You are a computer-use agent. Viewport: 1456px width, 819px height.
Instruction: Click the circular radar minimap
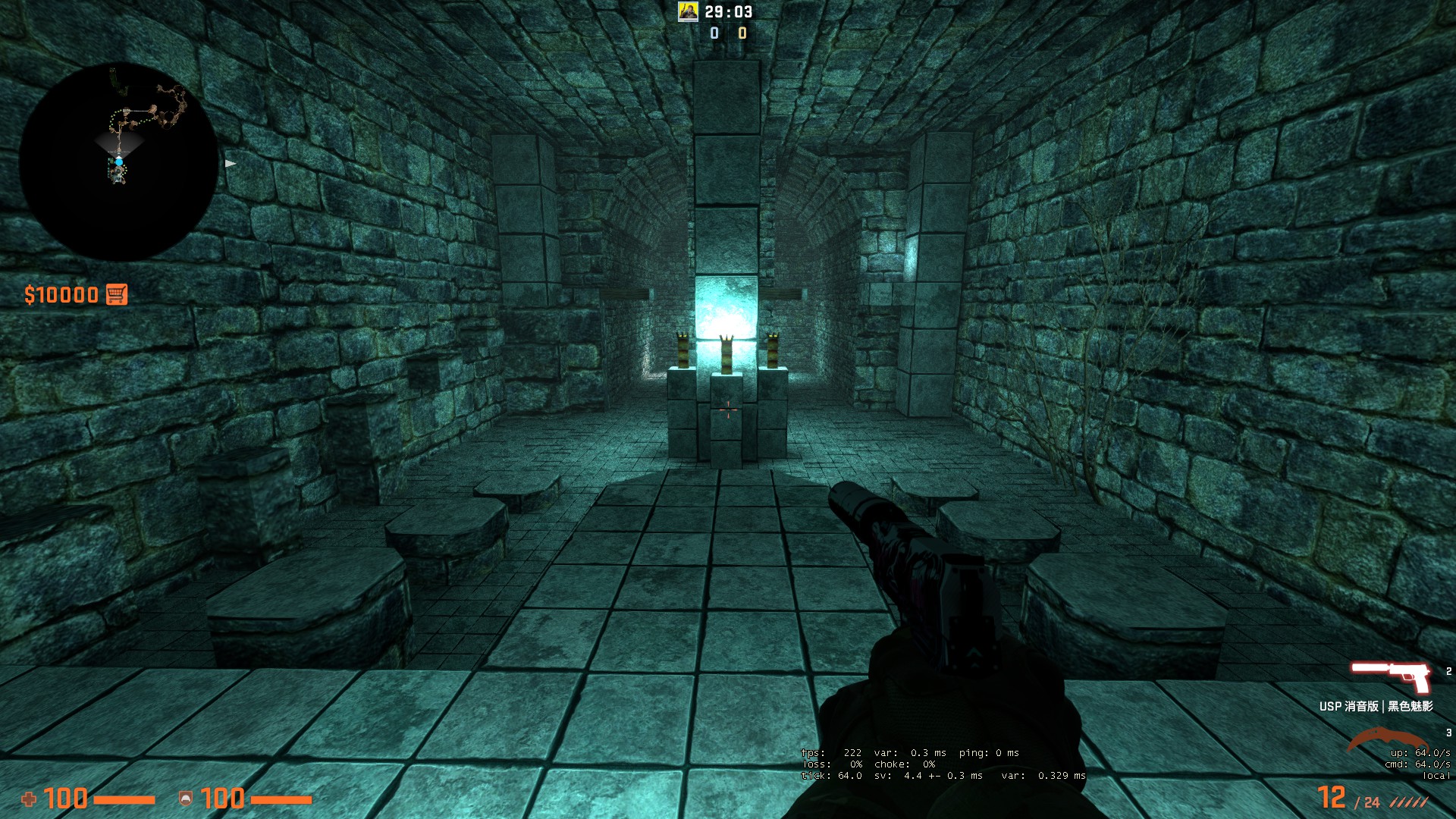click(x=119, y=162)
